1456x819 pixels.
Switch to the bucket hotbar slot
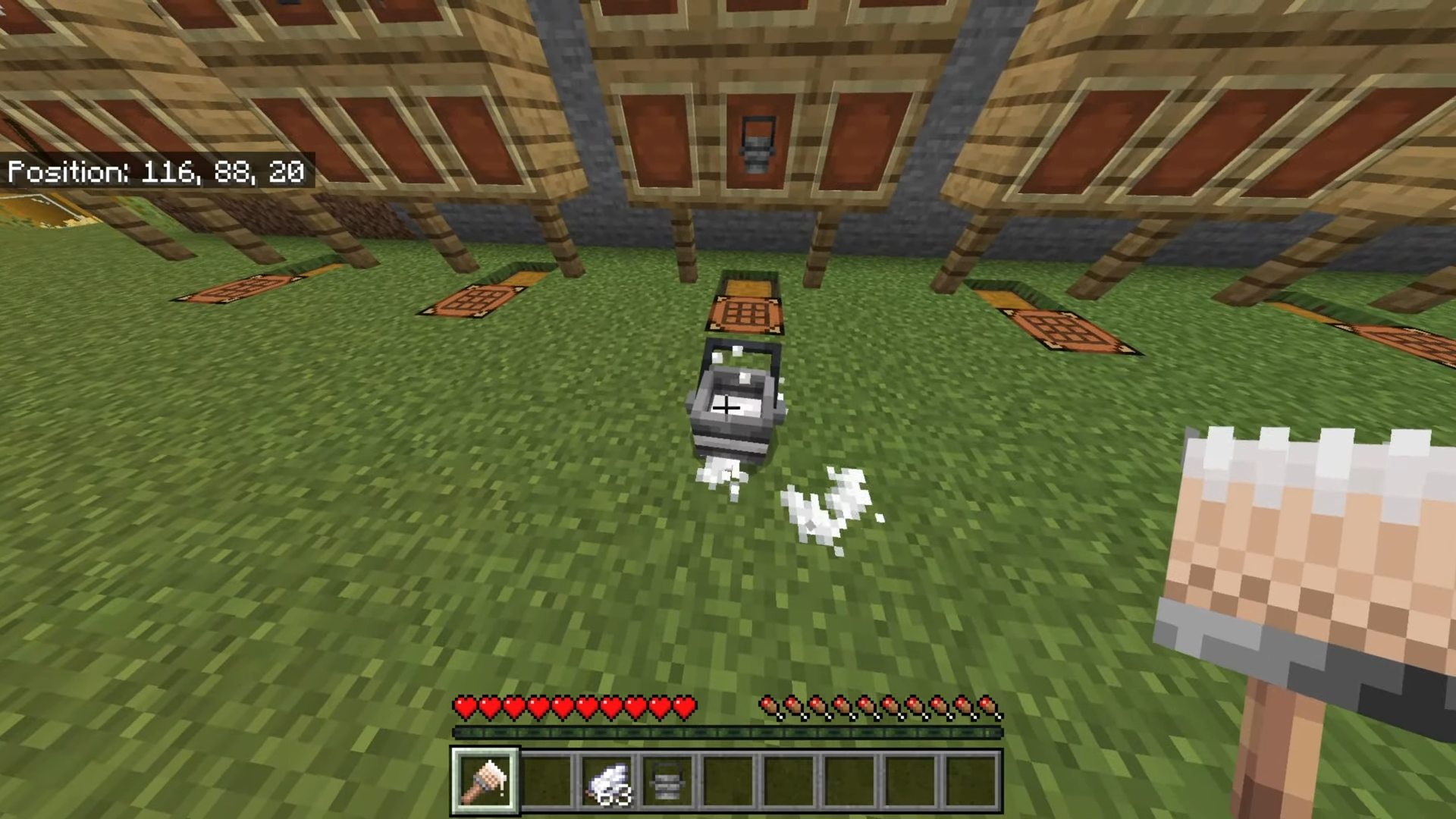point(667,781)
